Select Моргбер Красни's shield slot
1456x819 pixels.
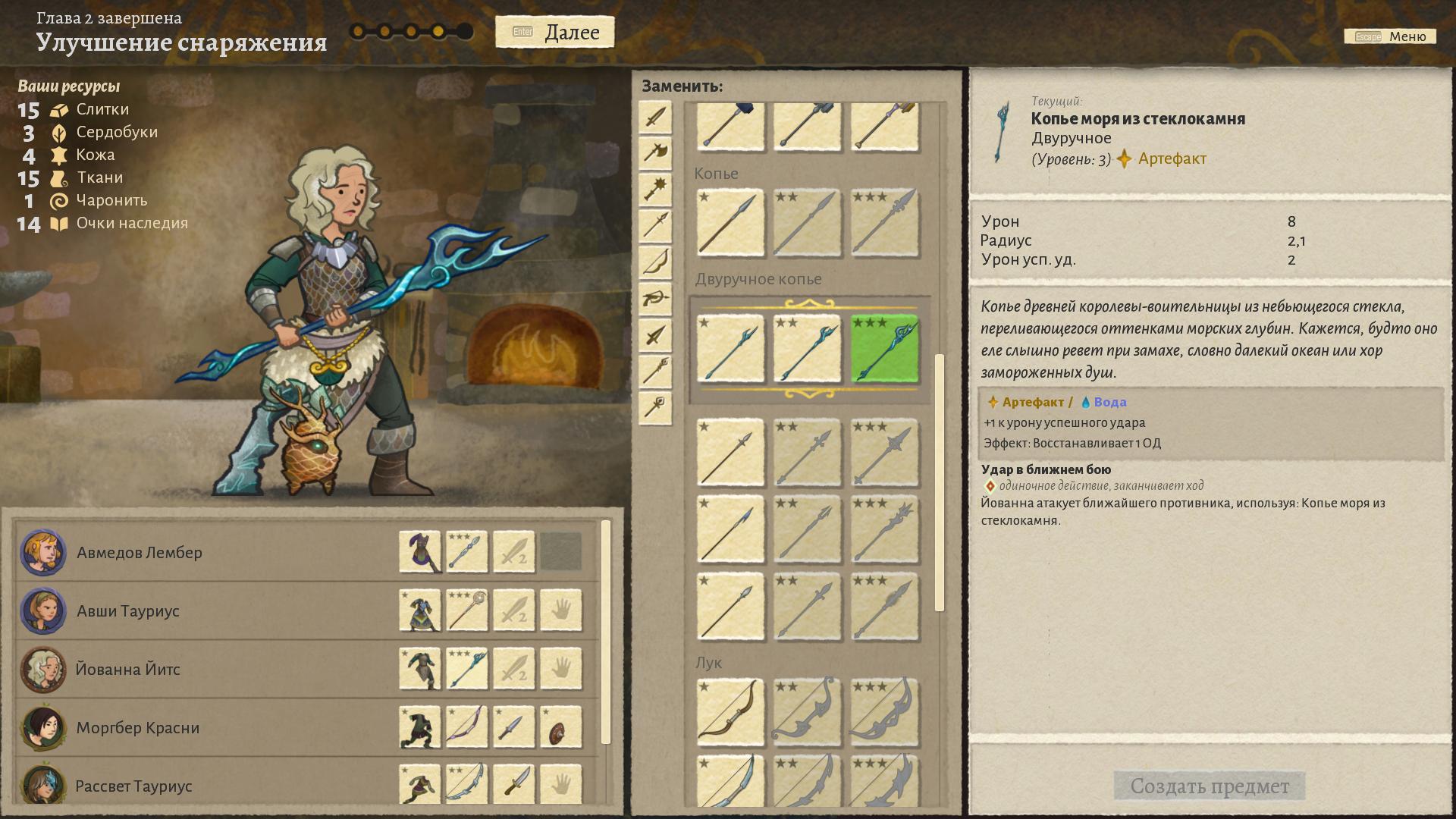[x=561, y=727]
